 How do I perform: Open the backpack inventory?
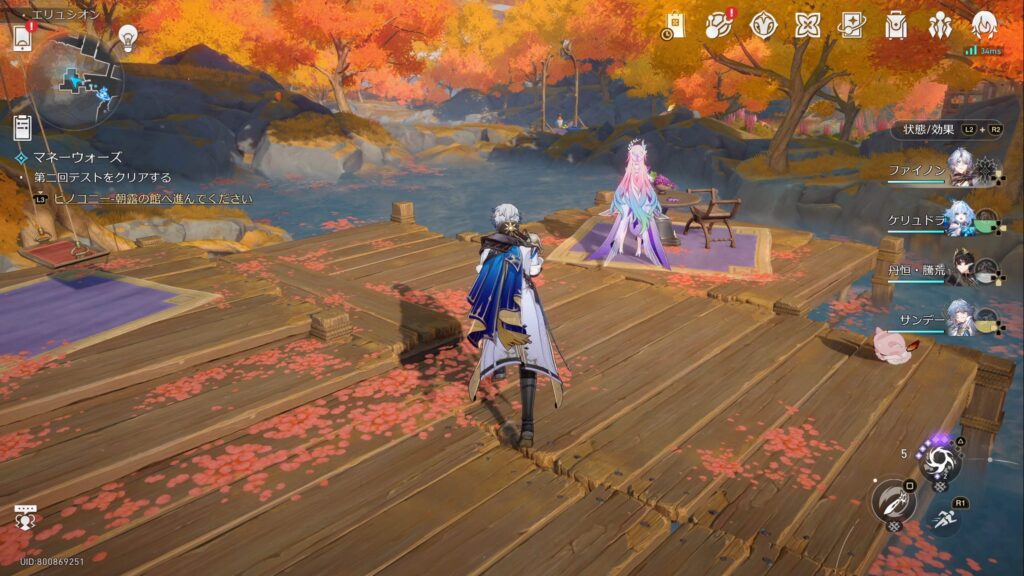click(896, 25)
